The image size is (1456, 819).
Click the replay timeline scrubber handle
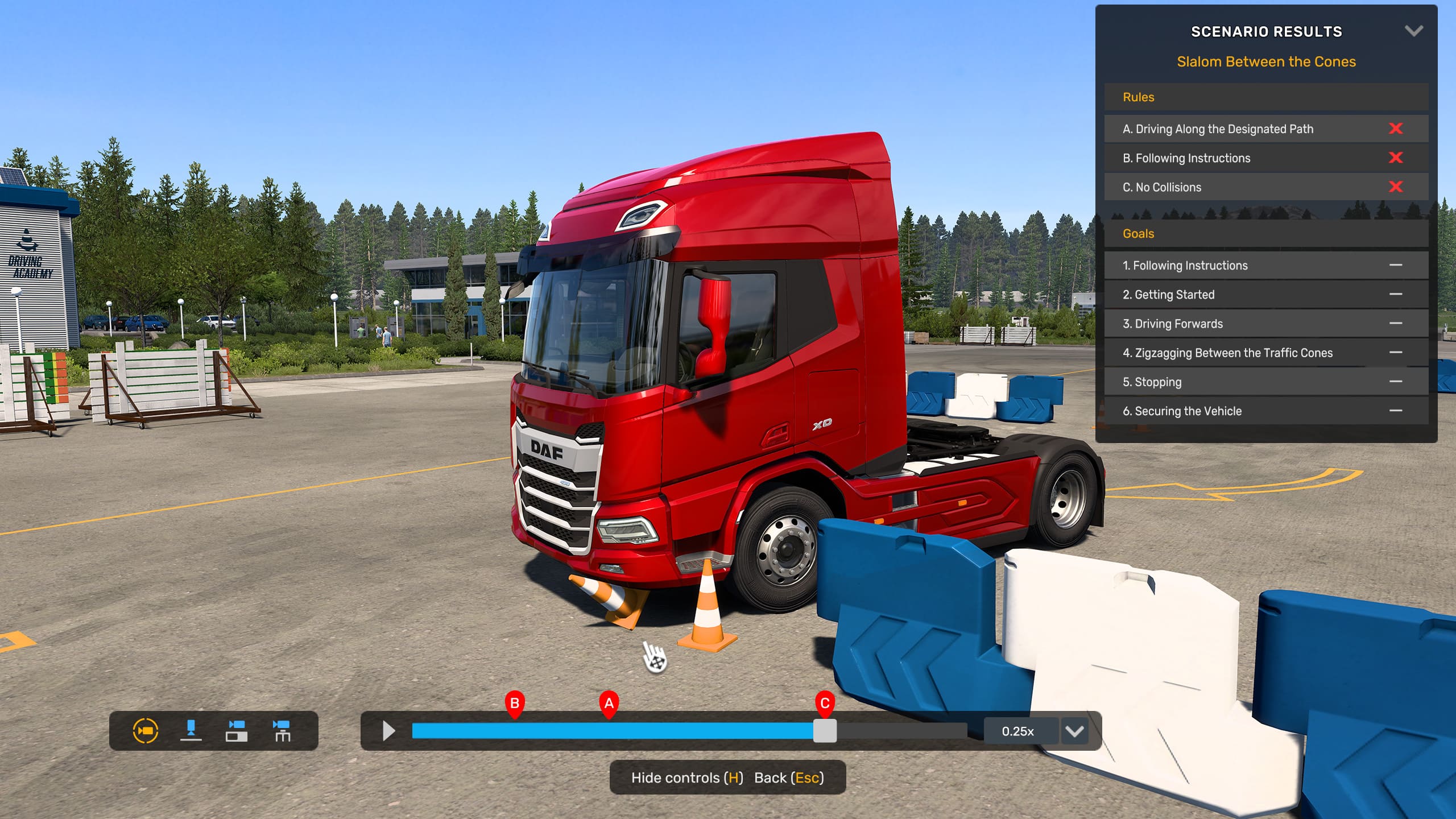(825, 731)
